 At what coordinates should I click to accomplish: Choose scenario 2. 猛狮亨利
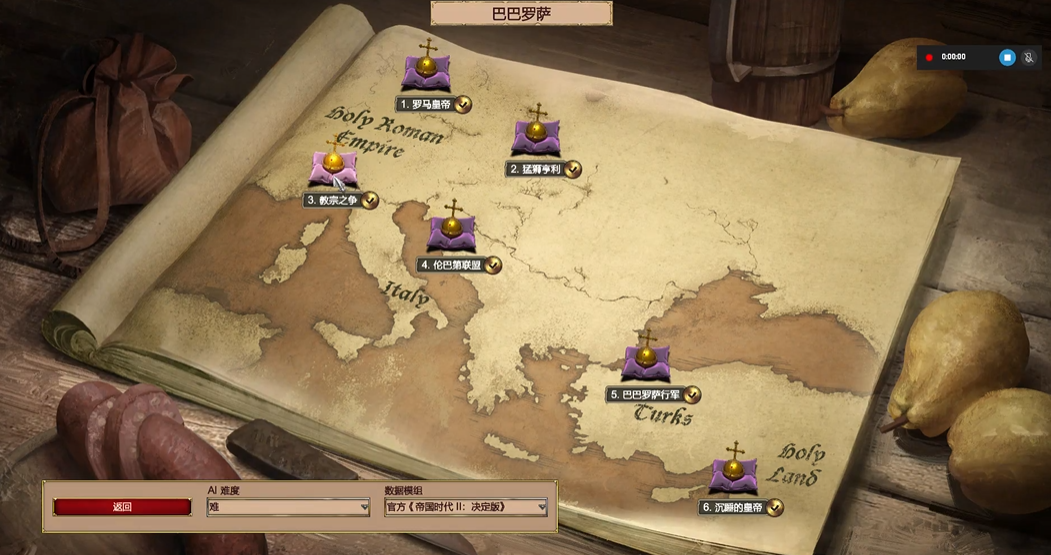pyautogui.click(x=537, y=138)
